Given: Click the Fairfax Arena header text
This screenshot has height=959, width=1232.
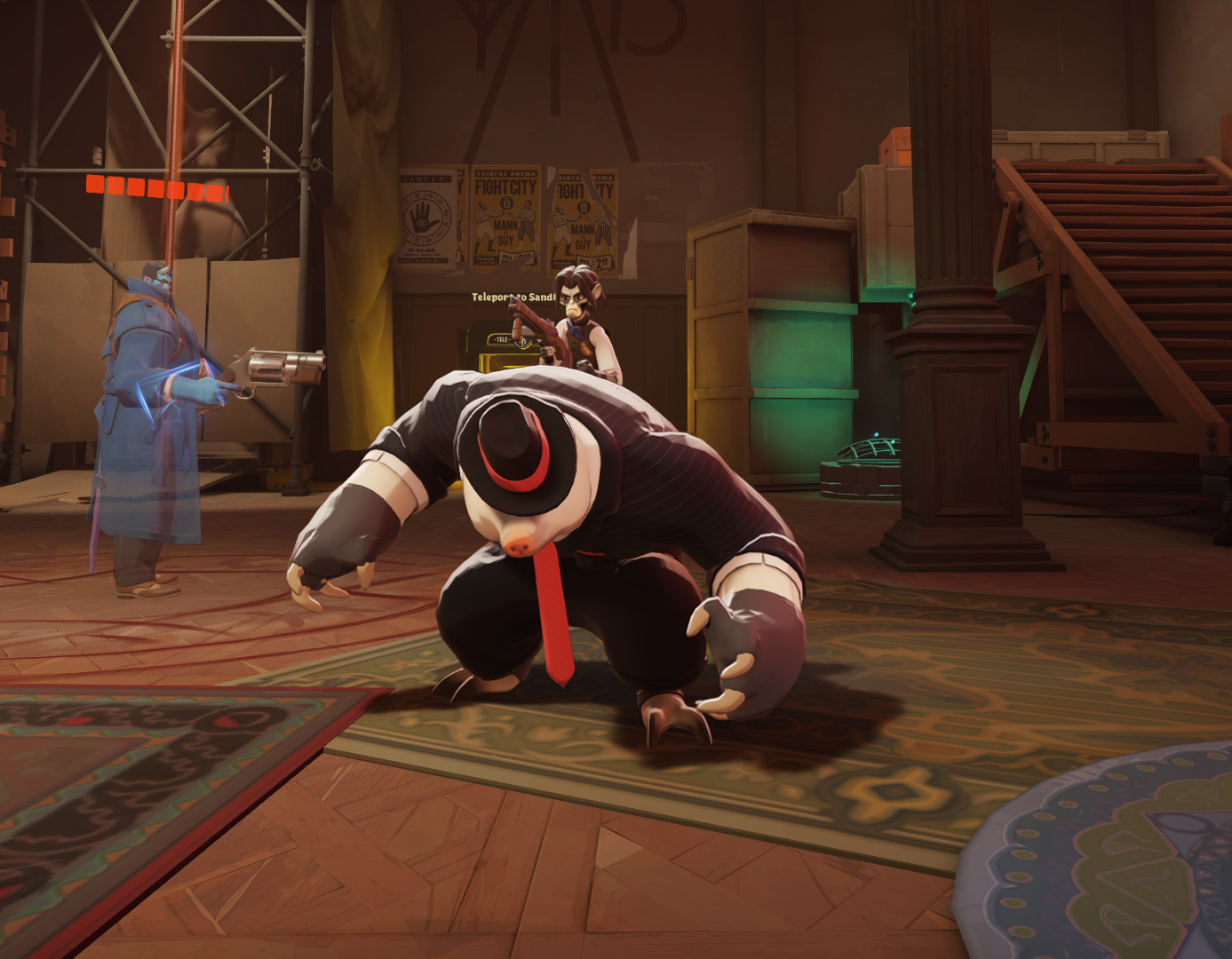Looking at the screenshot, I should 505,173.
